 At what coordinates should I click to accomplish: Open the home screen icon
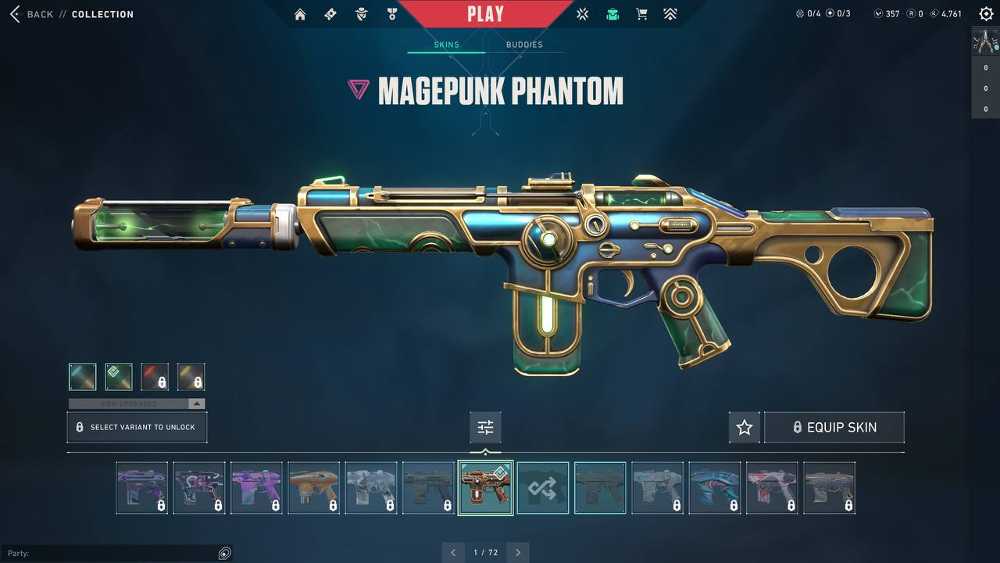tap(300, 14)
